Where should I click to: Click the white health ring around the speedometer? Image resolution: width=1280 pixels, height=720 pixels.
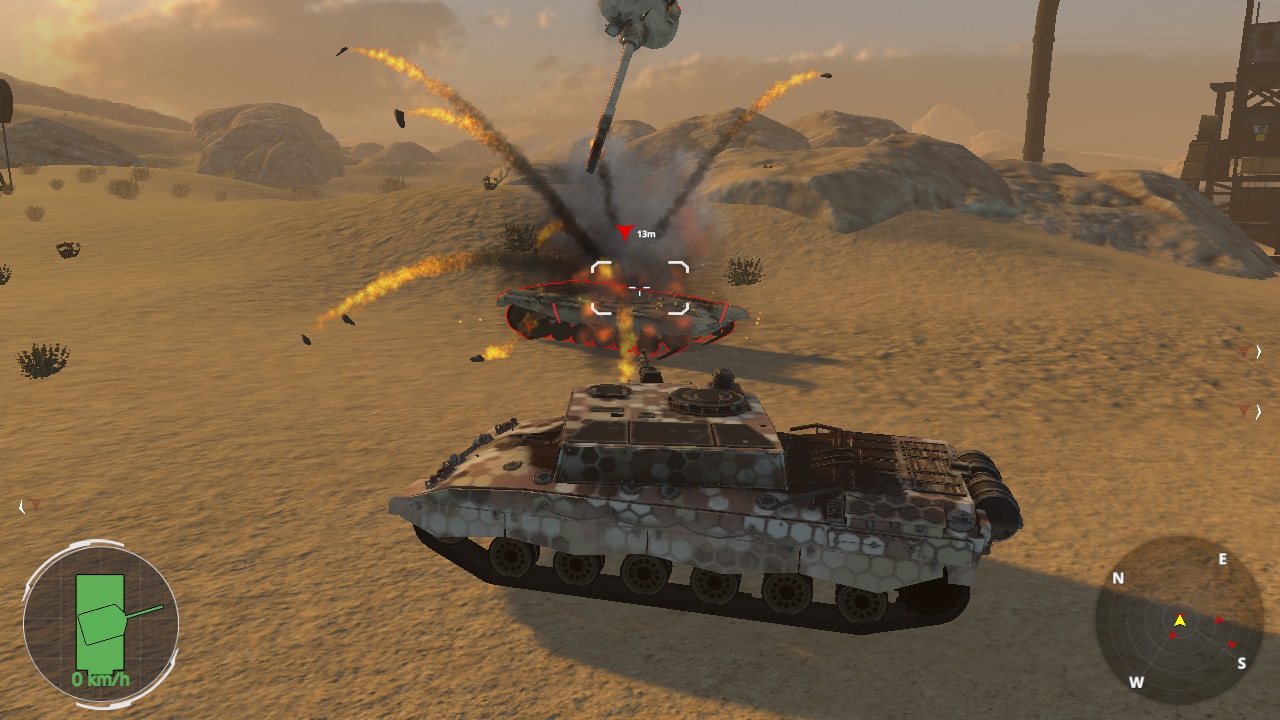95,545
